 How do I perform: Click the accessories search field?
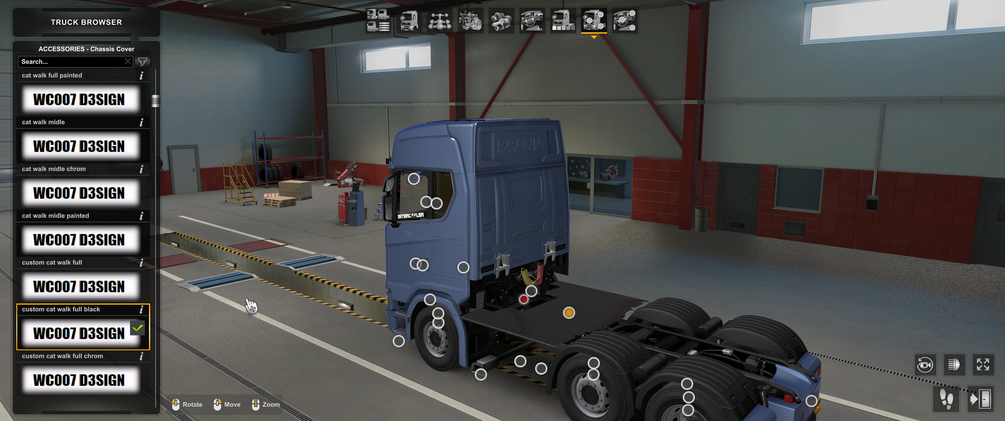tap(72, 62)
